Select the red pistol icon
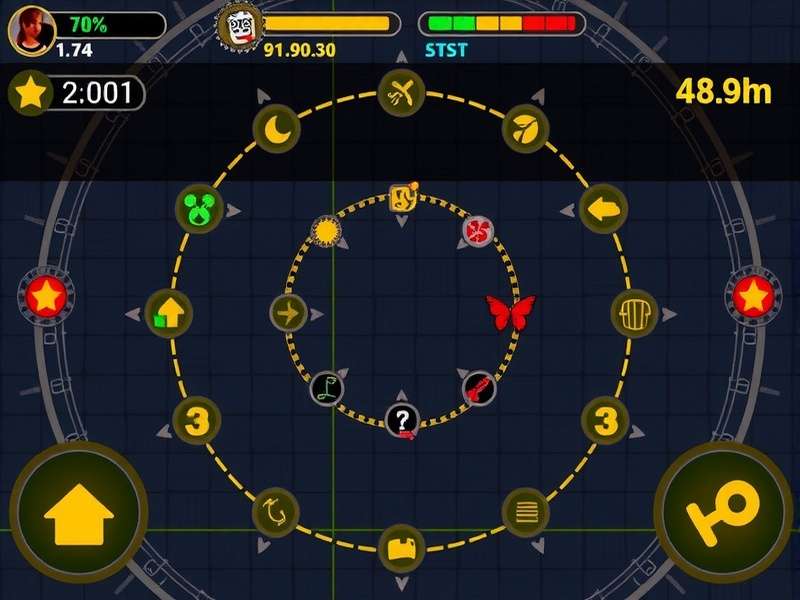The height and width of the screenshot is (600, 800). click(x=478, y=388)
